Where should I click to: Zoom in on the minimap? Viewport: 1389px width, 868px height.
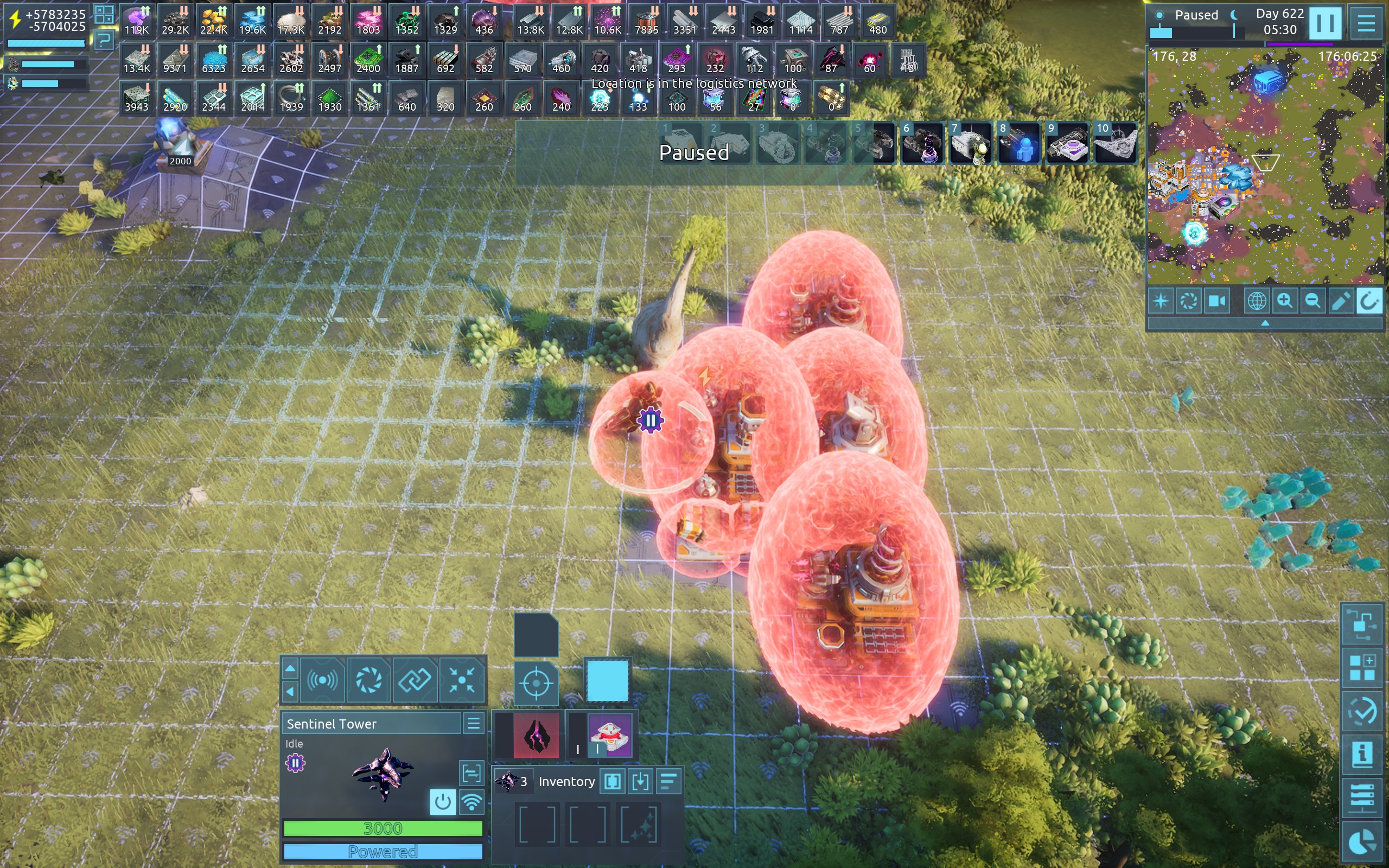(x=1284, y=301)
